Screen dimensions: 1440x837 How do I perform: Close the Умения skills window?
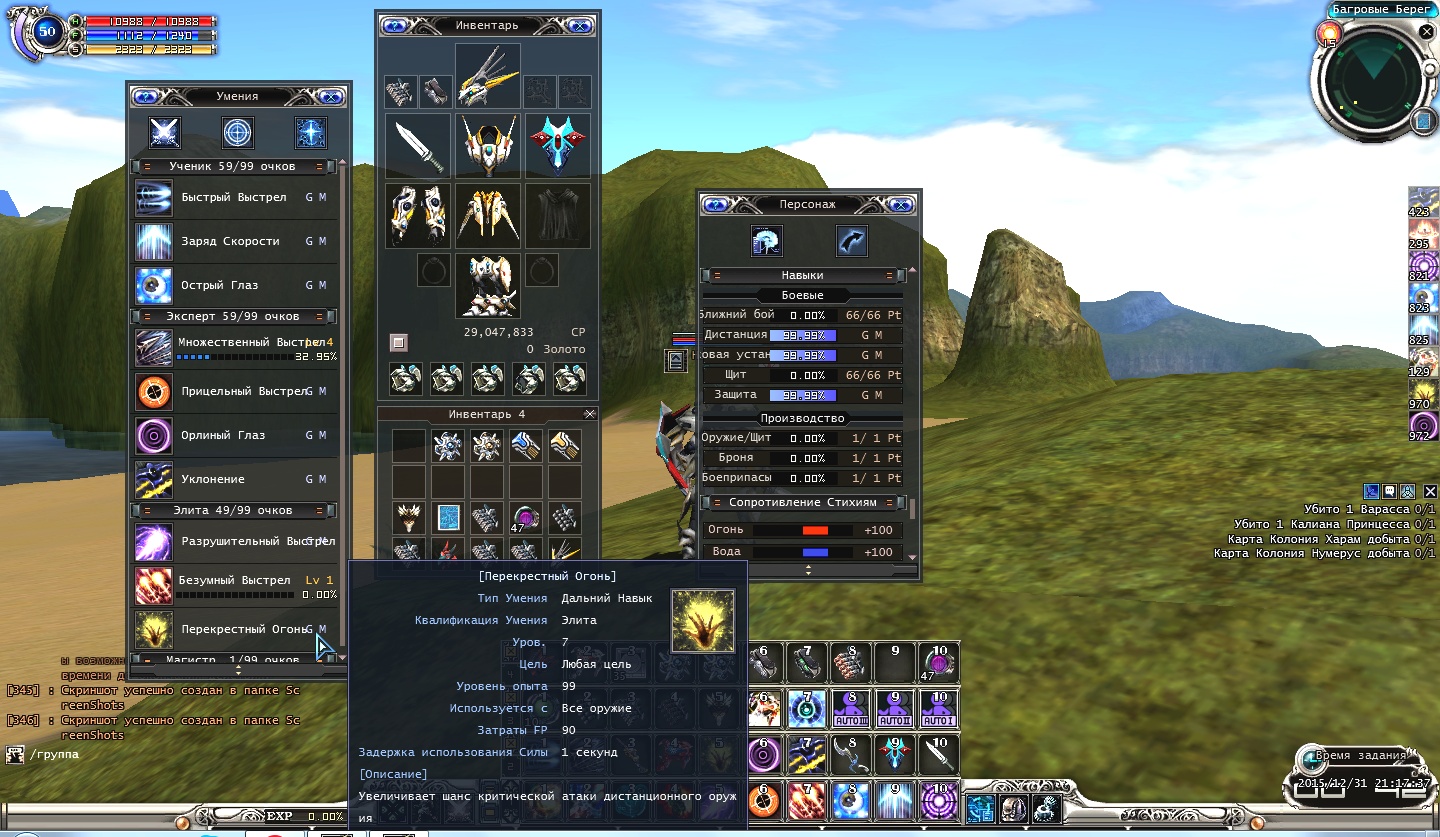click(331, 97)
